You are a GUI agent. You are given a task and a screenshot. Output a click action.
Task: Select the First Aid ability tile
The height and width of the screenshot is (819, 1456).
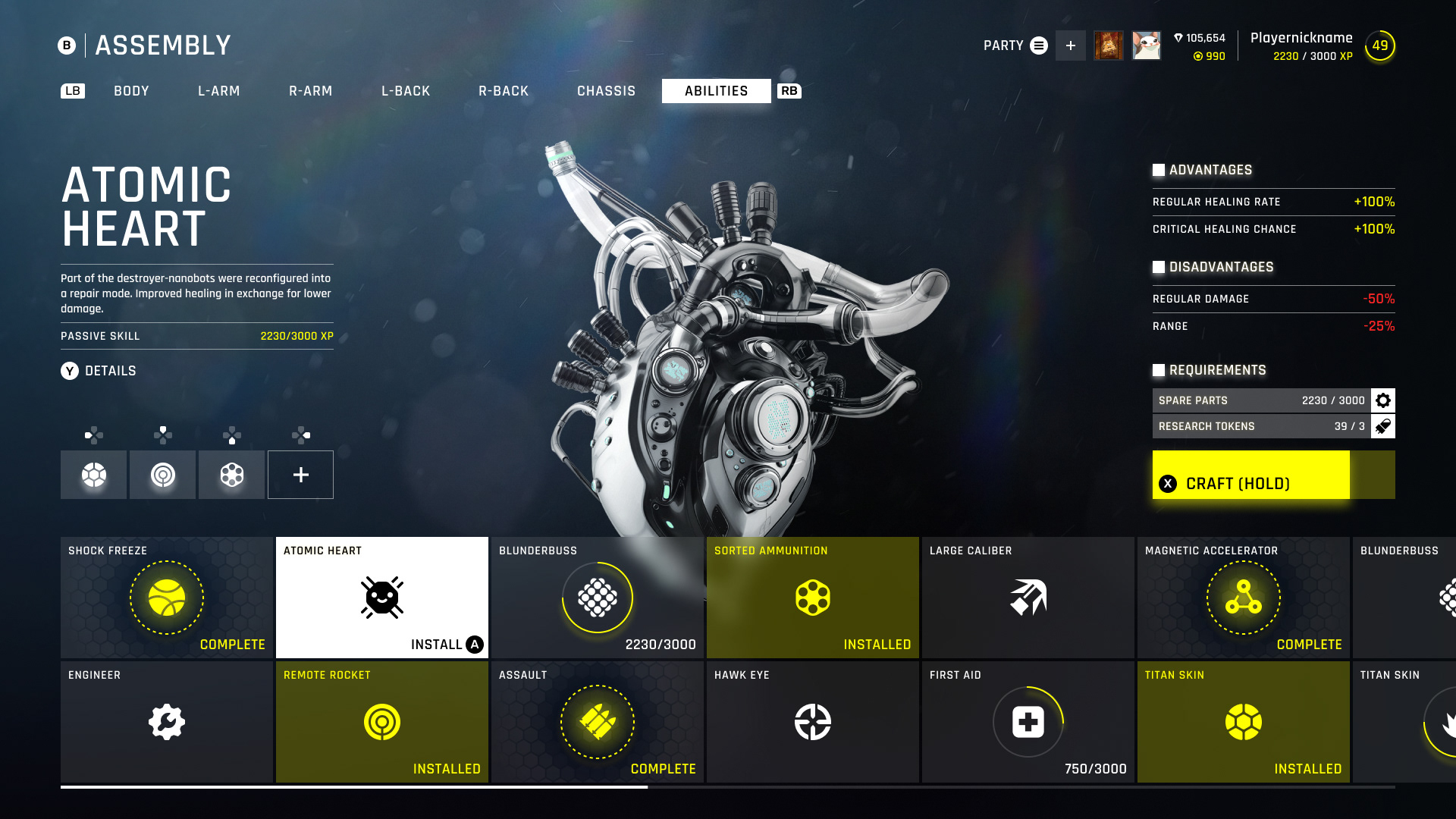pyautogui.click(x=1028, y=722)
